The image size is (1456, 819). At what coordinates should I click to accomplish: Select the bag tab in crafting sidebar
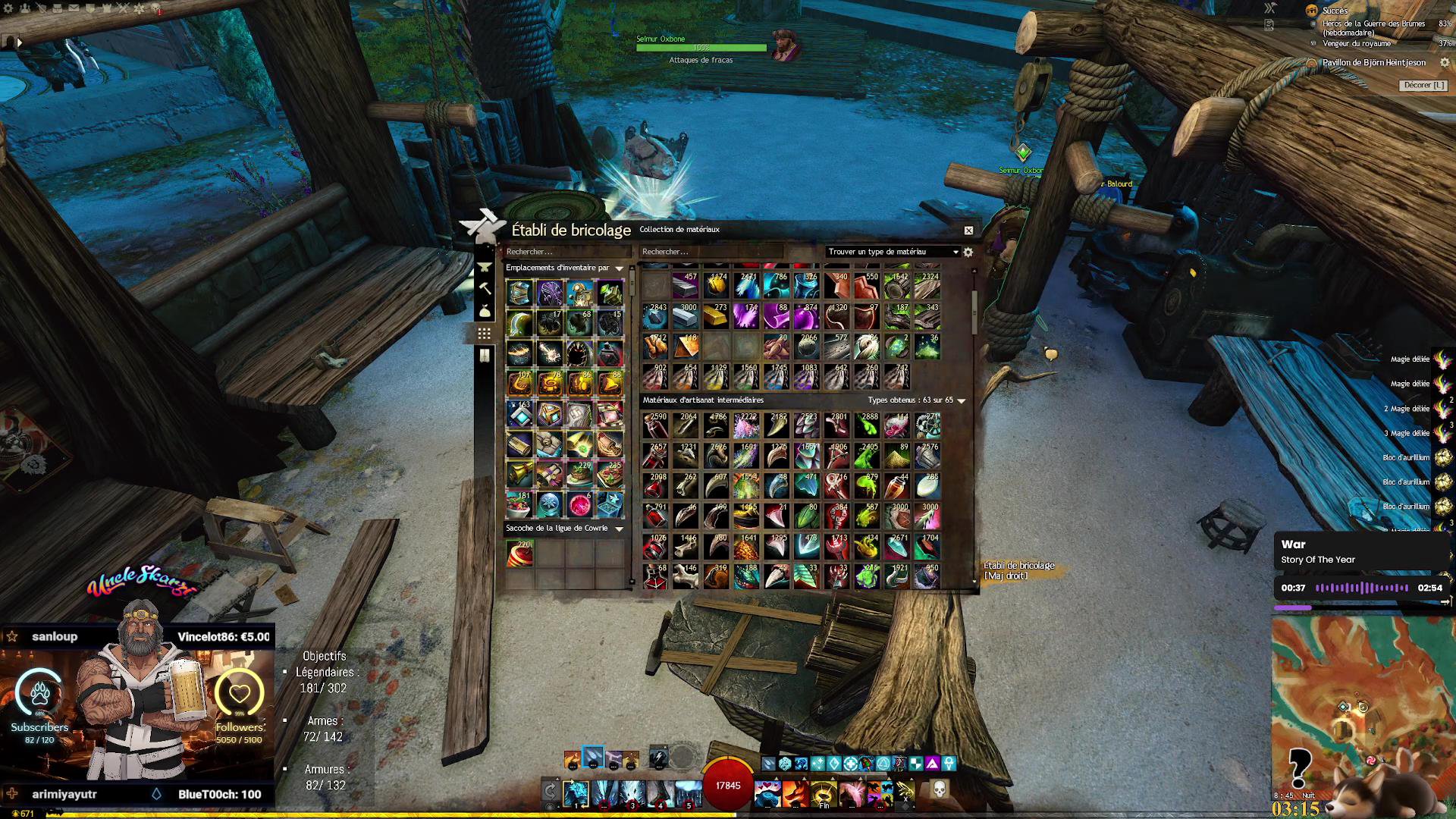point(485,311)
